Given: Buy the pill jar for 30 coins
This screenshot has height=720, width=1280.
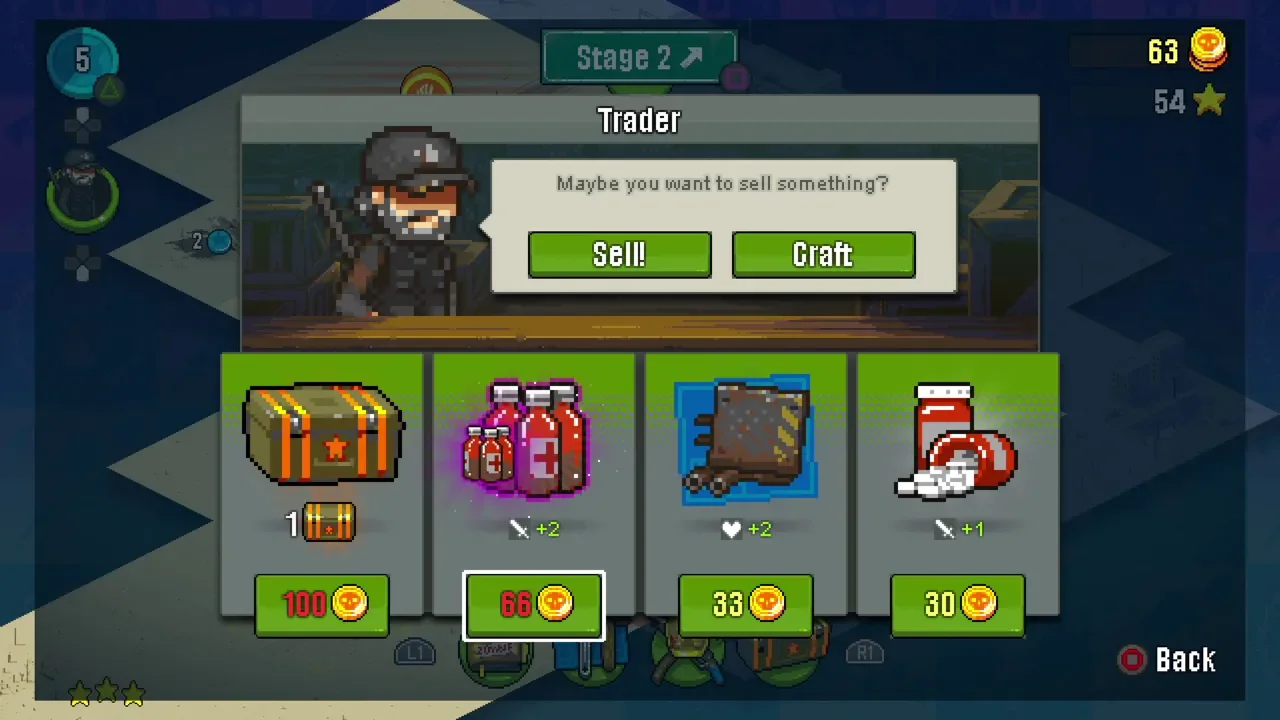Looking at the screenshot, I should click(x=958, y=605).
